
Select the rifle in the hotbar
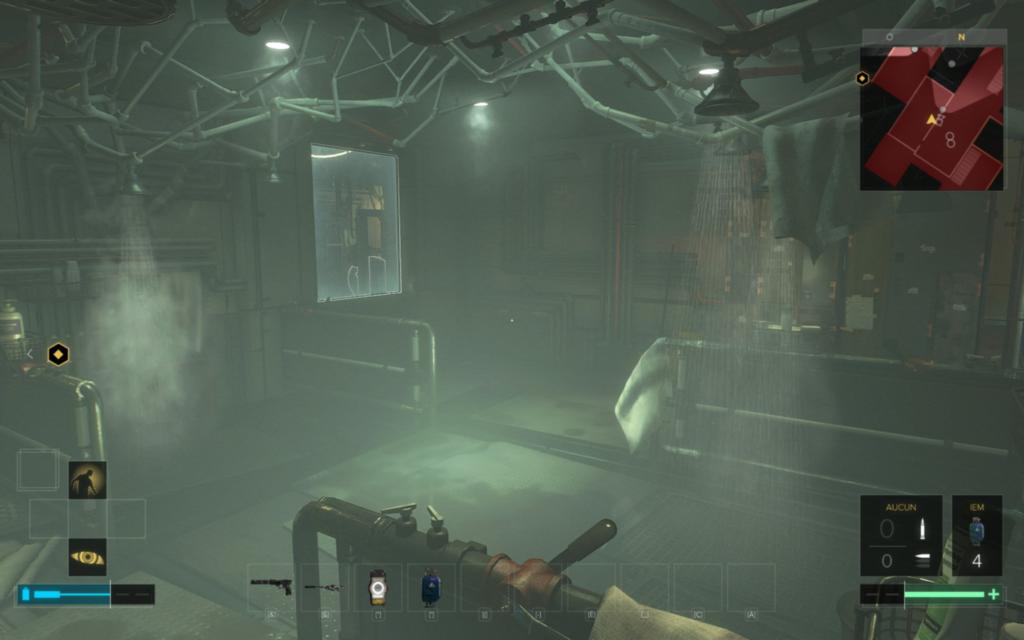pyautogui.click(x=323, y=587)
